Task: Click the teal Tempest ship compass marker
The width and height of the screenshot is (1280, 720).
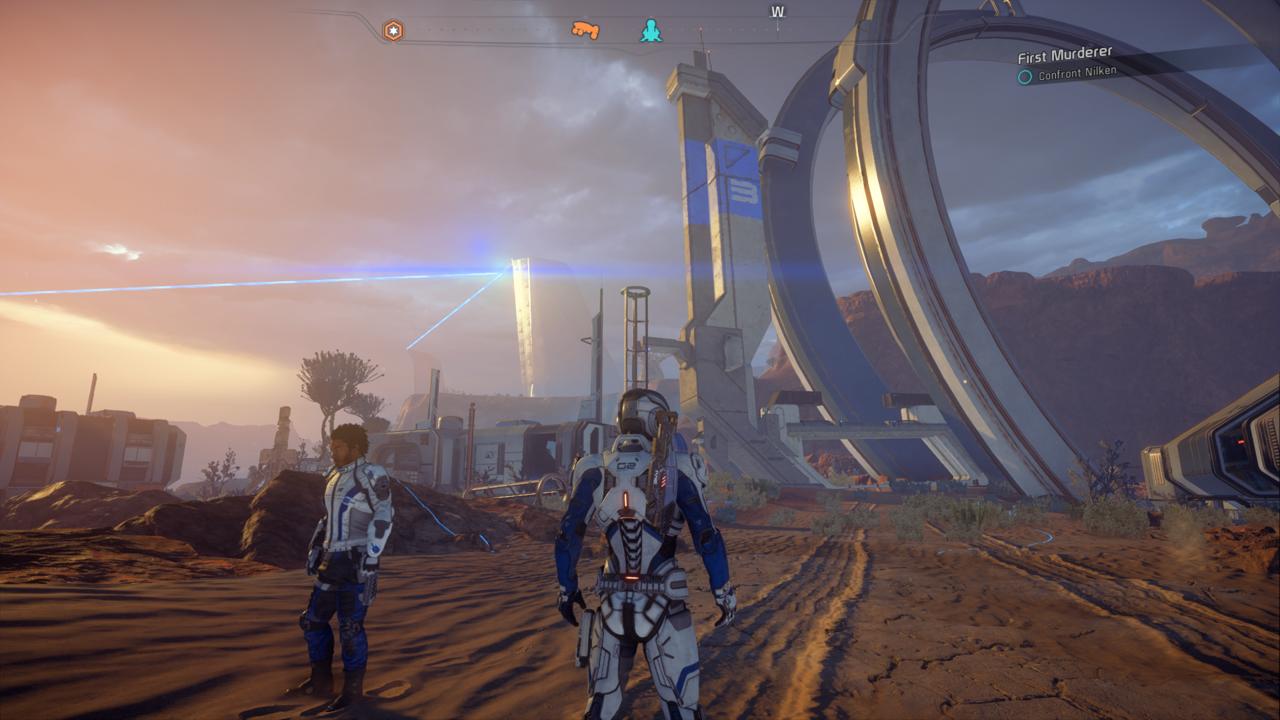Action: tap(651, 31)
